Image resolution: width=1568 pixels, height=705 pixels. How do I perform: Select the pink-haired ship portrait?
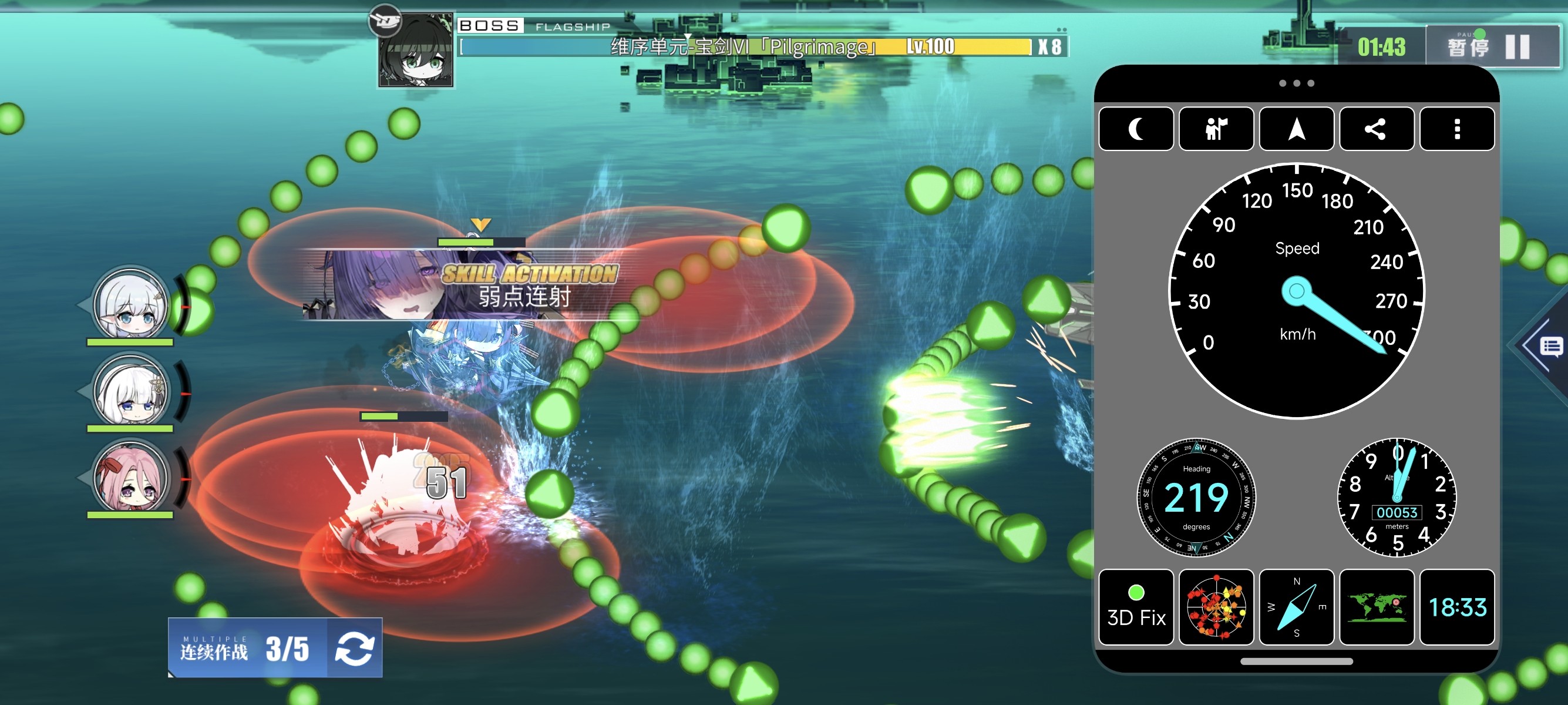click(x=130, y=477)
